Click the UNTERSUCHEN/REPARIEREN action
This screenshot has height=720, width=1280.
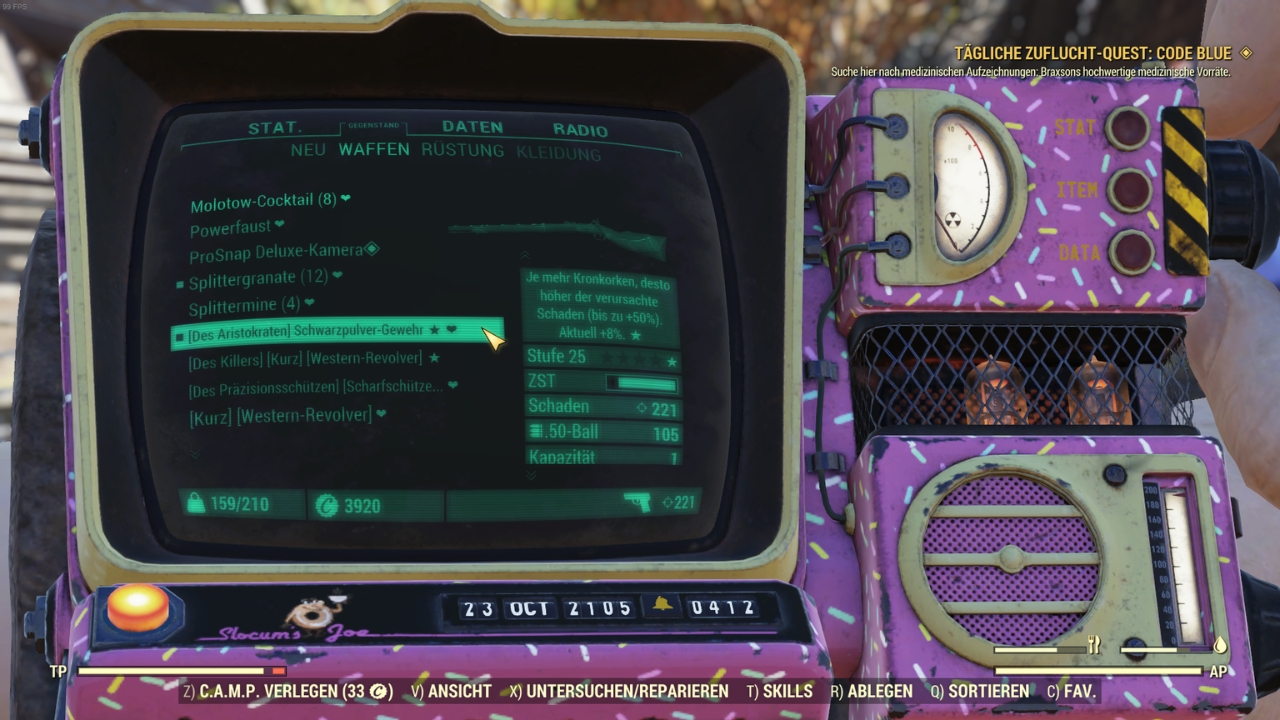click(x=617, y=691)
